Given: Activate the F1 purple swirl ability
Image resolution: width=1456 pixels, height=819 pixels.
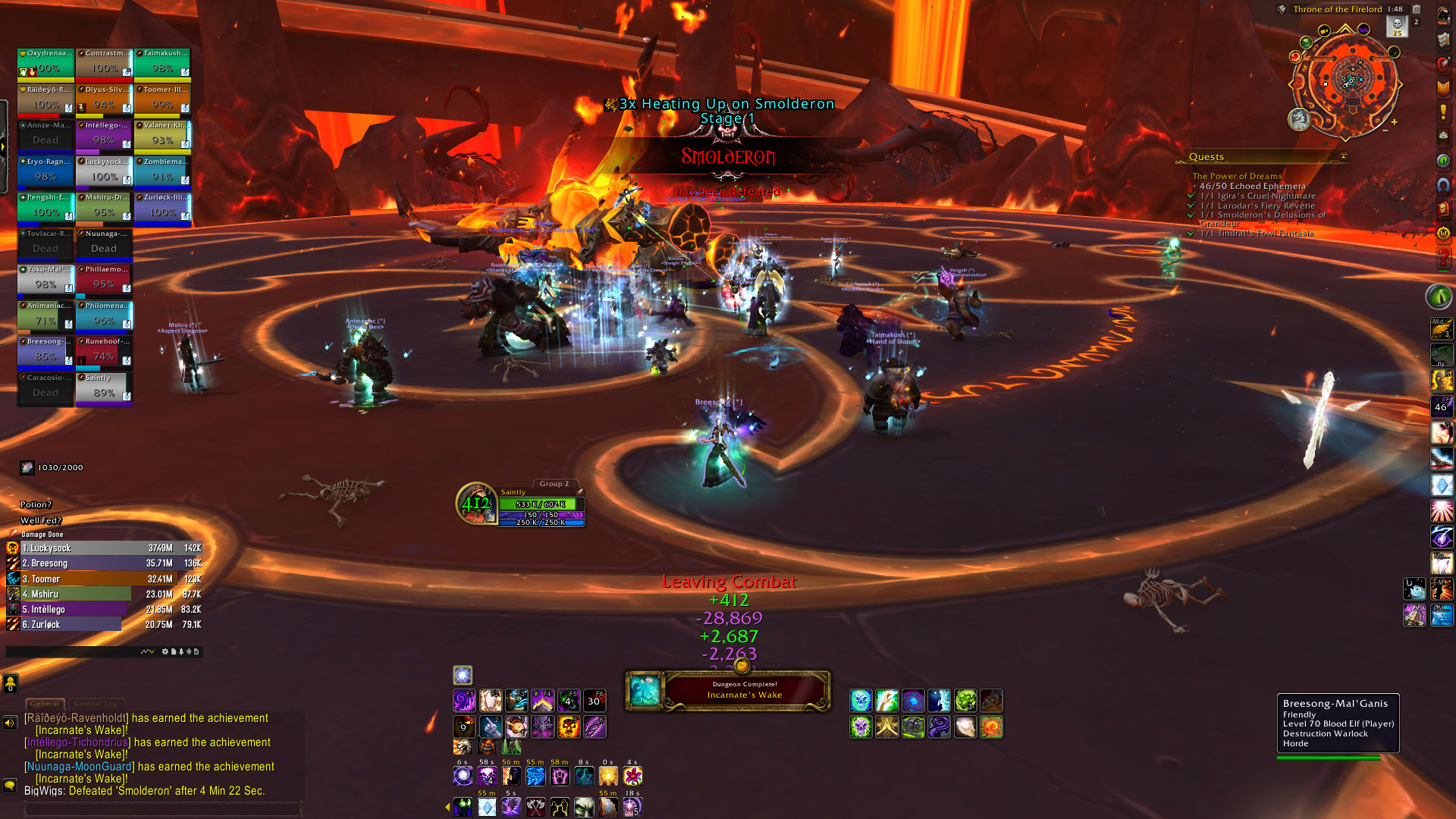Looking at the screenshot, I should pos(464,700).
